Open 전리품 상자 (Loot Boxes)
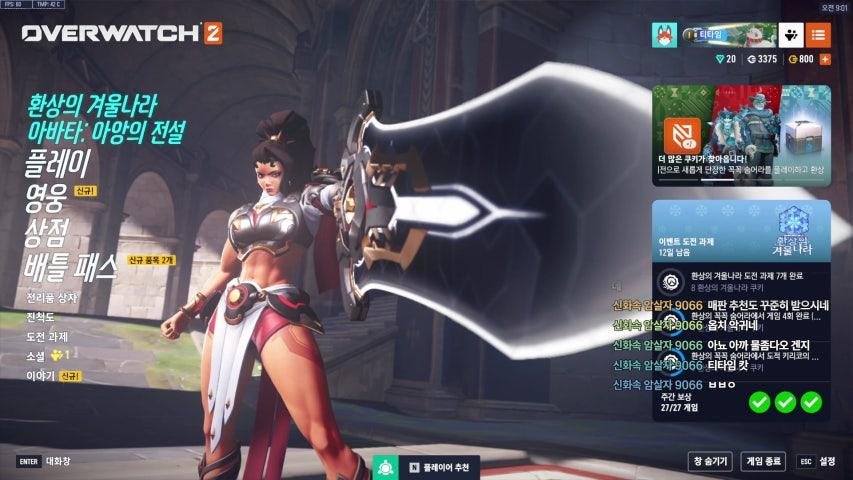The height and width of the screenshot is (480, 853). tap(54, 299)
